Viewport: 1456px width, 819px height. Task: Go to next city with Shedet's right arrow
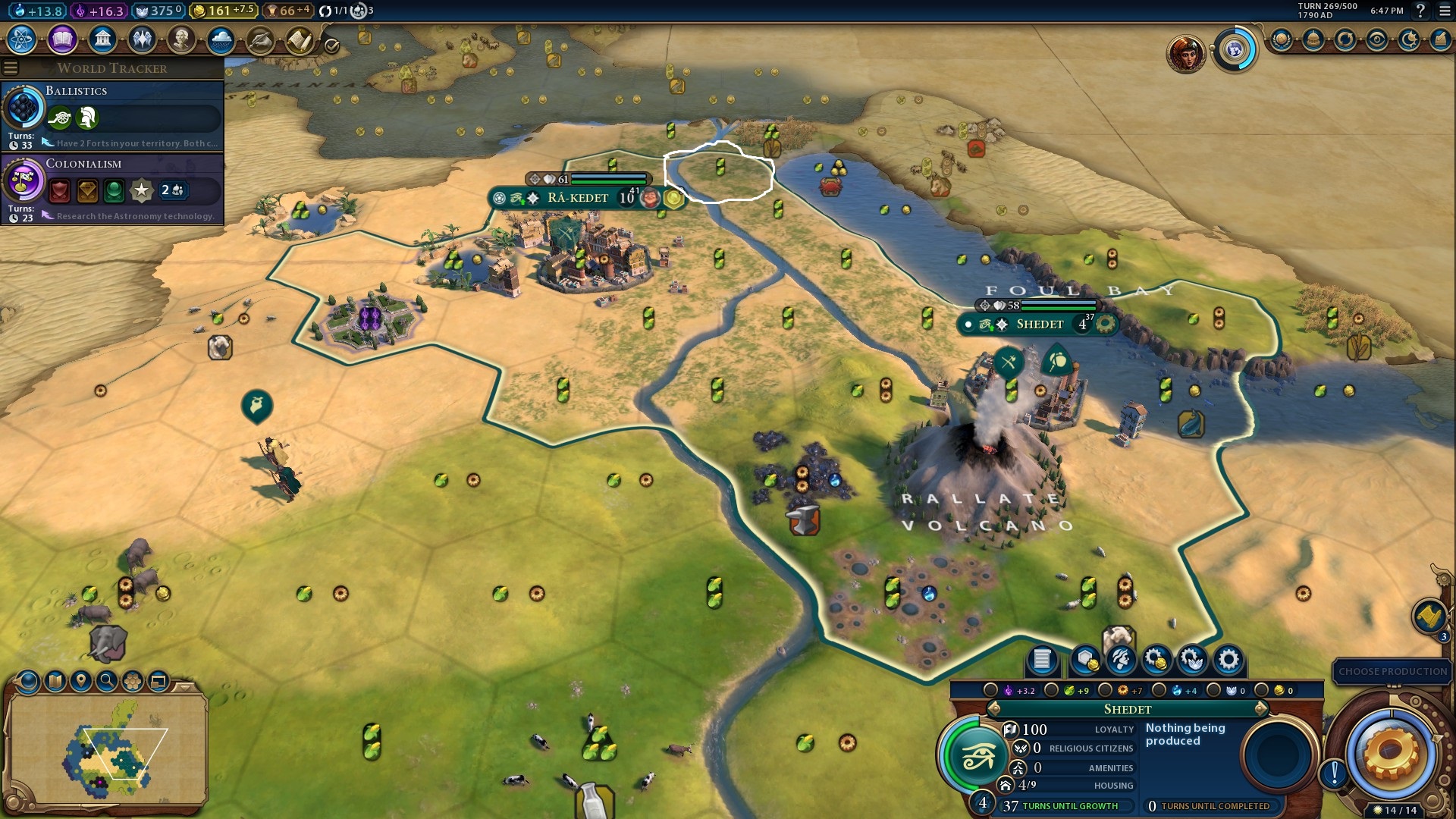(x=1261, y=709)
